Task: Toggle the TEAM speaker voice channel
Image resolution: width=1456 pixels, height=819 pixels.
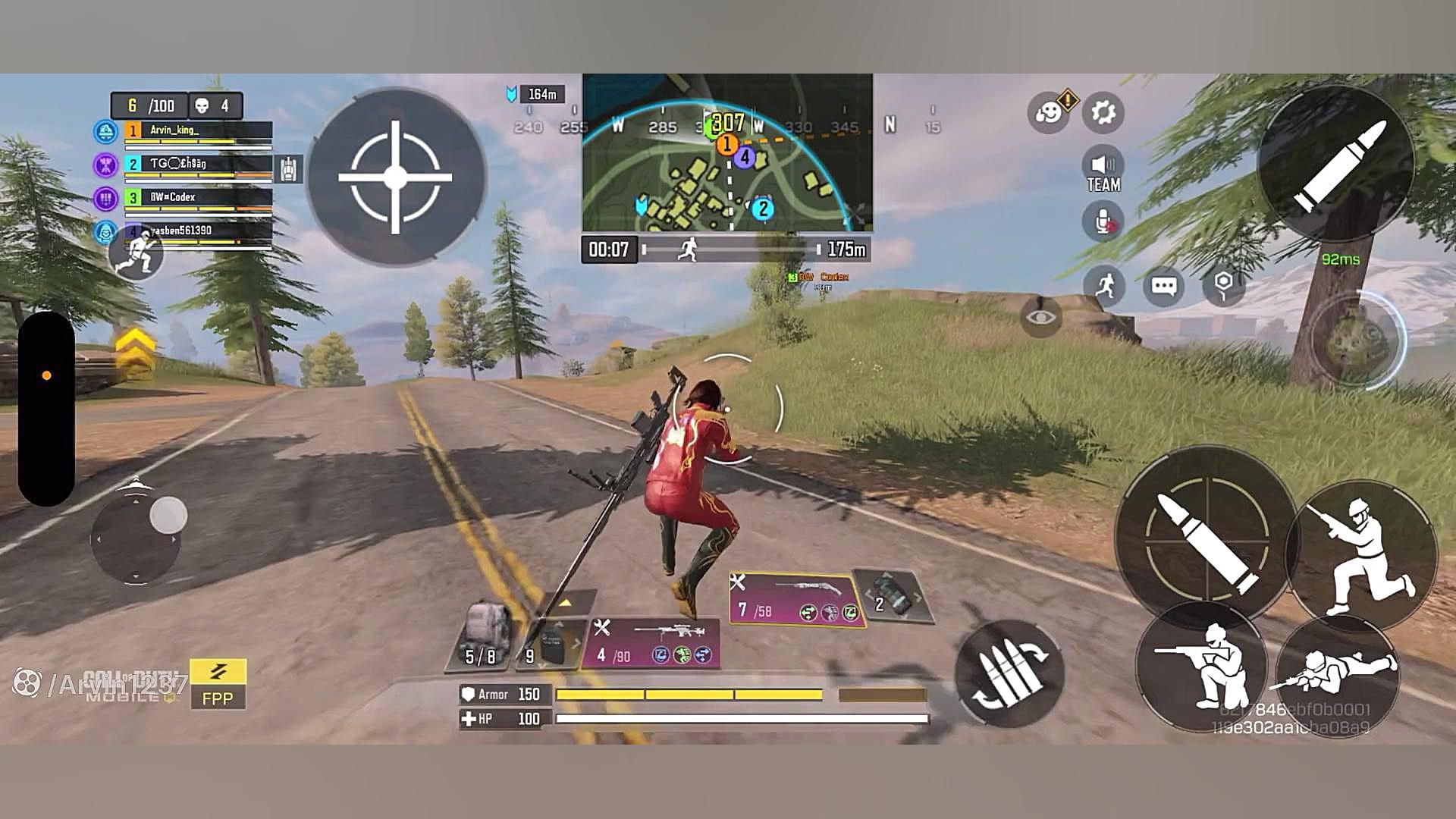Action: point(1103,172)
